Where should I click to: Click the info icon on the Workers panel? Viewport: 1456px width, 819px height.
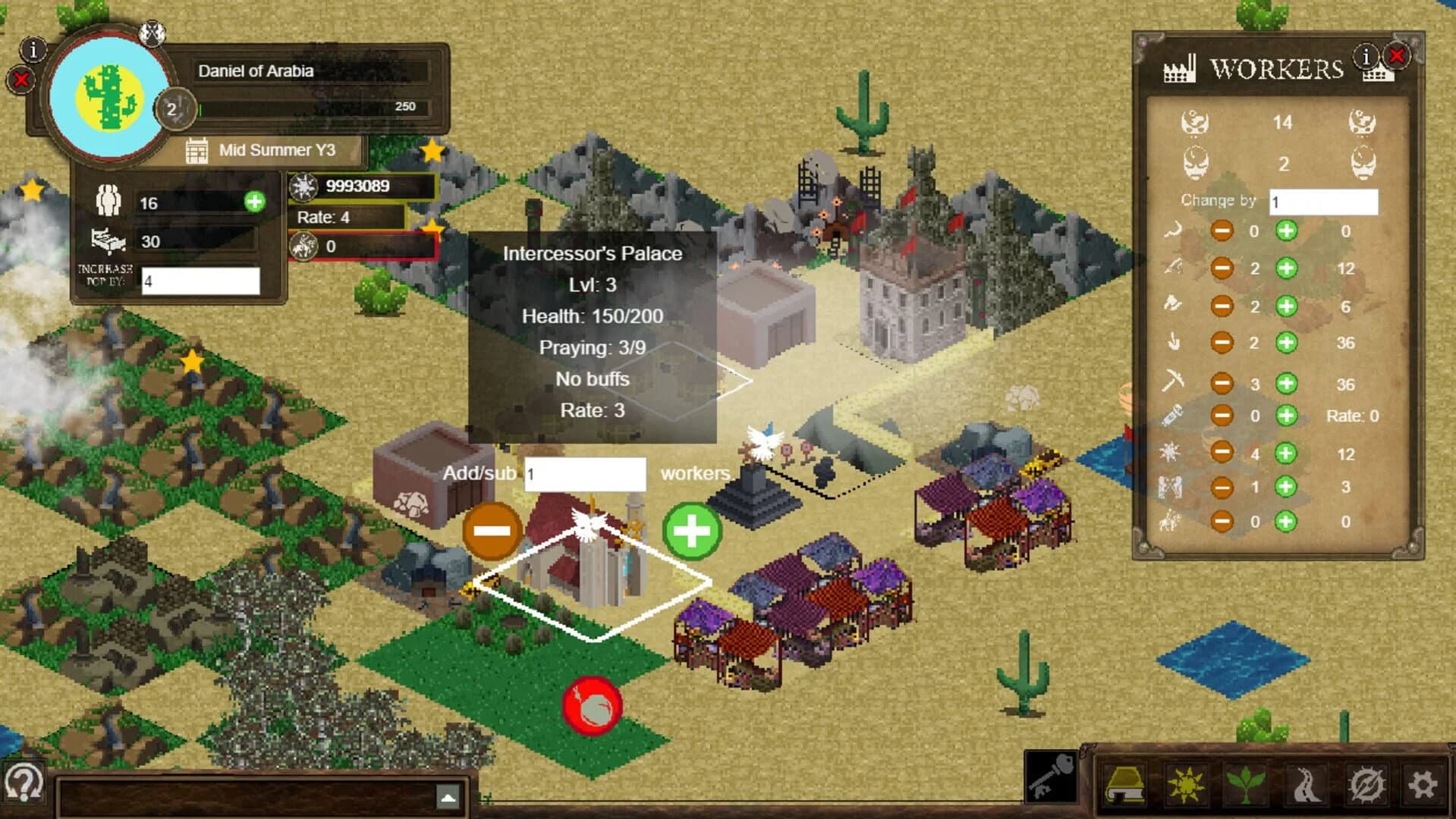pyautogui.click(x=1366, y=56)
